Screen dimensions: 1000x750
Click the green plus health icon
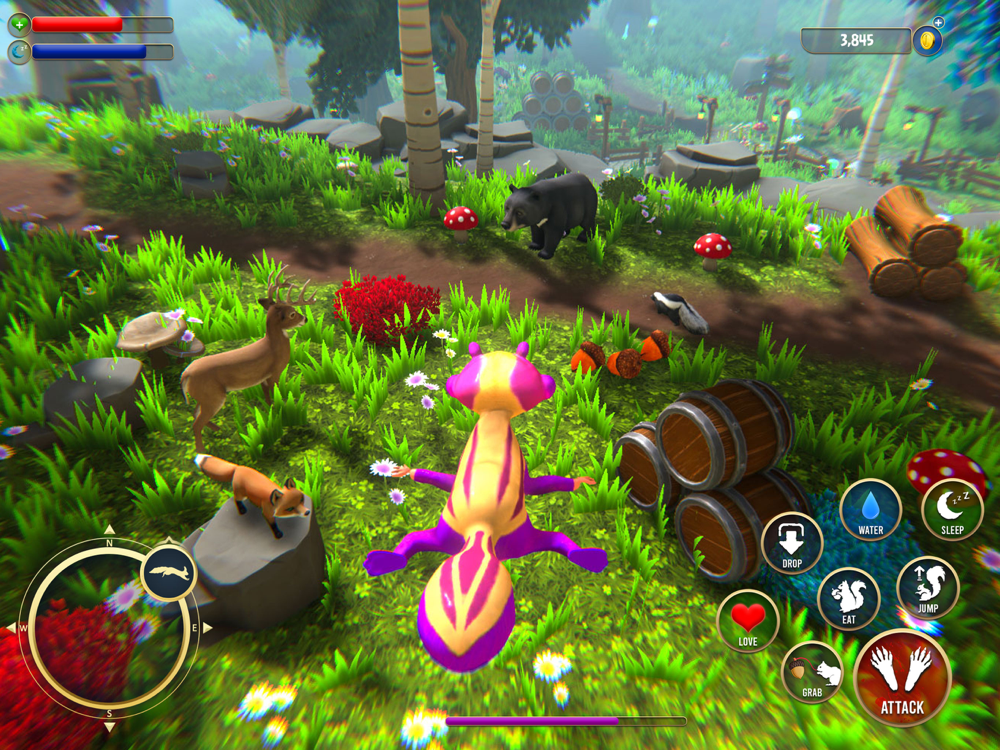pyautogui.click(x=19, y=23)
